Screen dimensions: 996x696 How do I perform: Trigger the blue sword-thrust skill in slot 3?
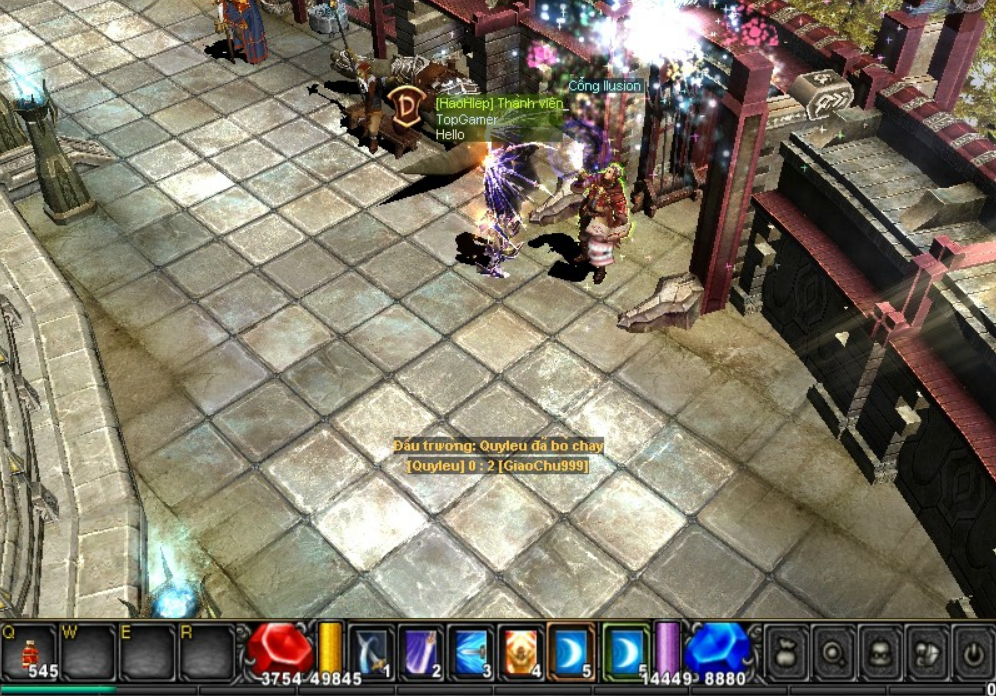[471, 652]
